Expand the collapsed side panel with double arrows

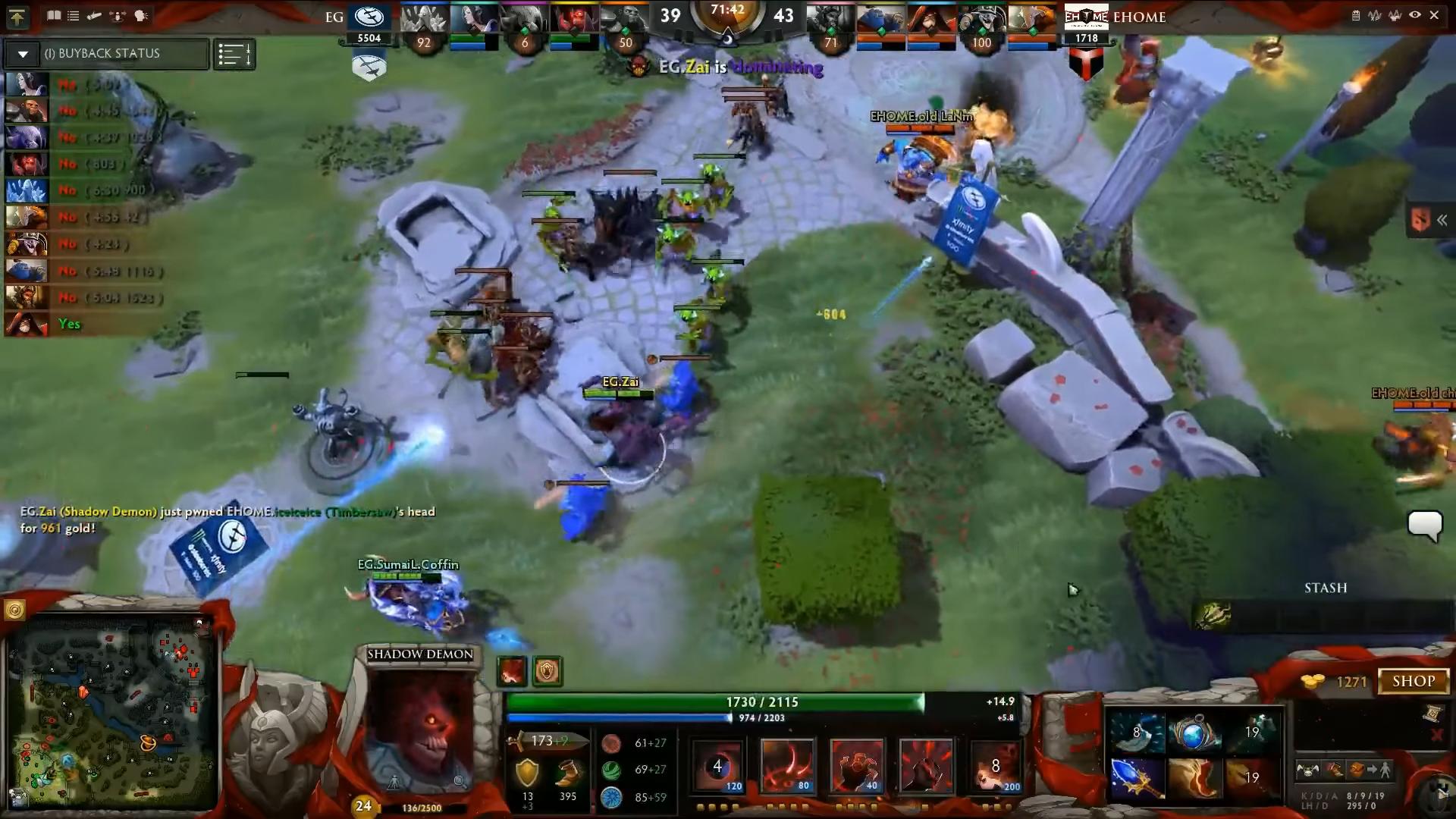(x=1441, y=220)
